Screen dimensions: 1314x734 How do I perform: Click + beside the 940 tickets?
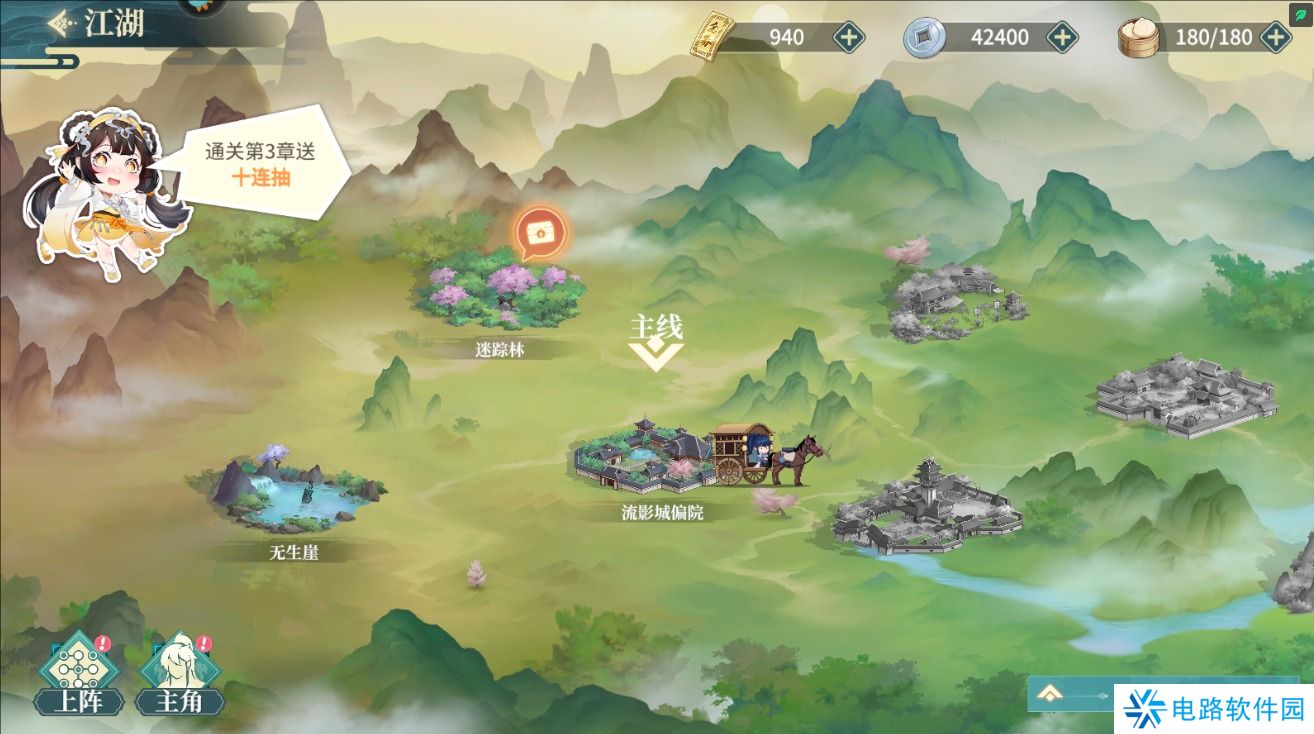(848, 36)
